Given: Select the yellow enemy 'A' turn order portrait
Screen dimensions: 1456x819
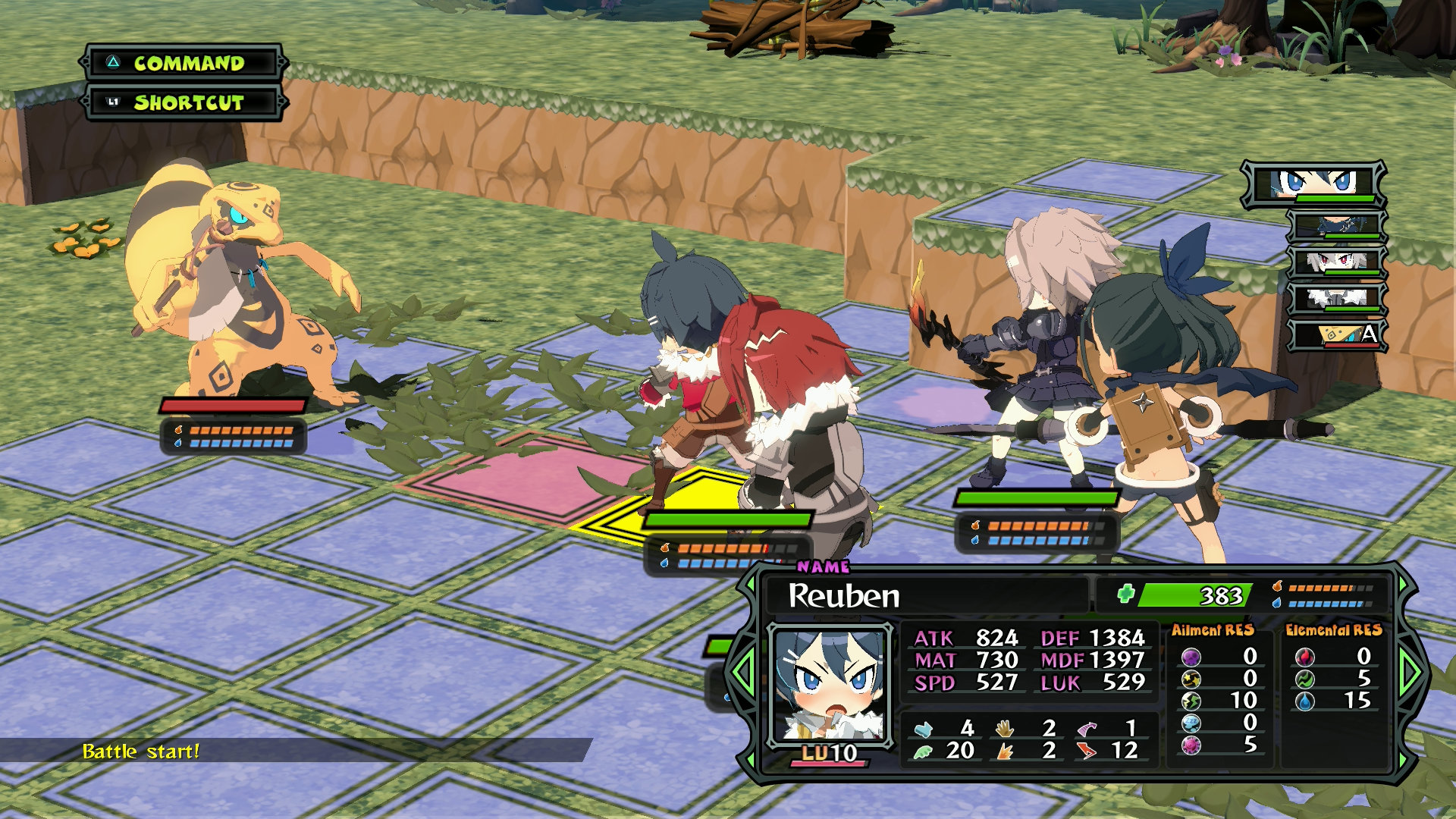Looking at the screenshot, I should (1338, 334).
